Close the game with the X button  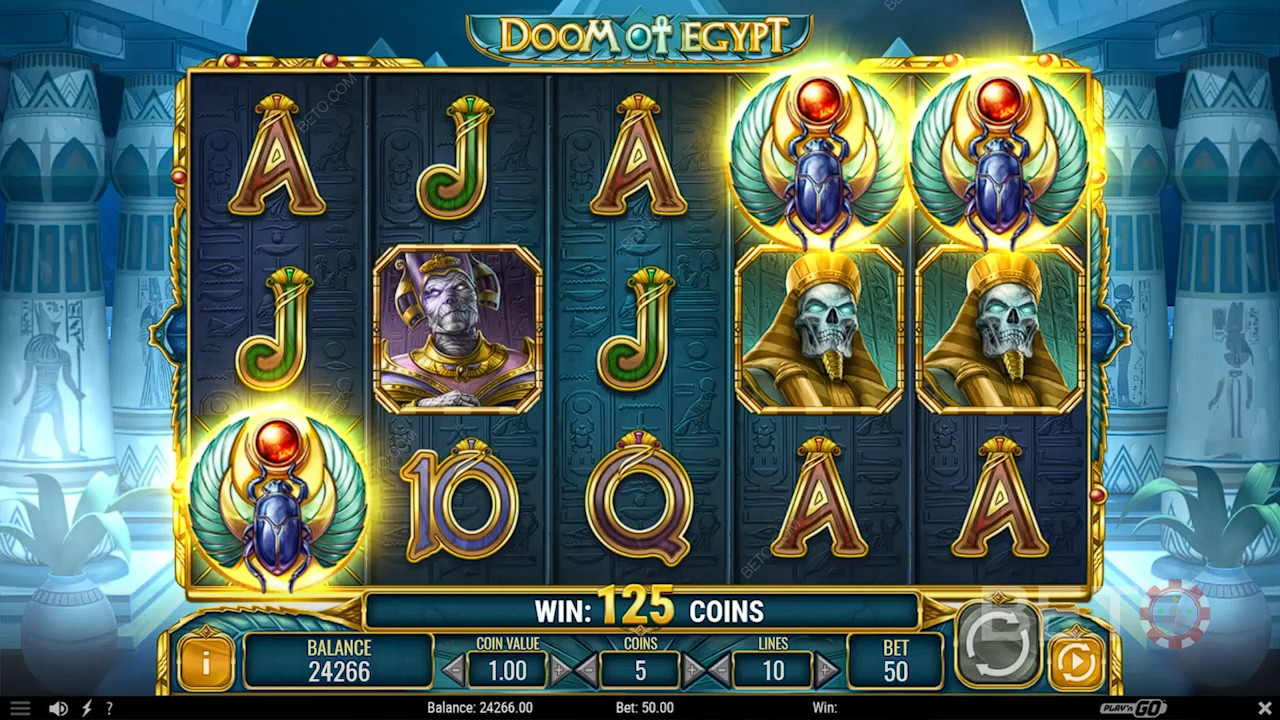pos(1263,708)
